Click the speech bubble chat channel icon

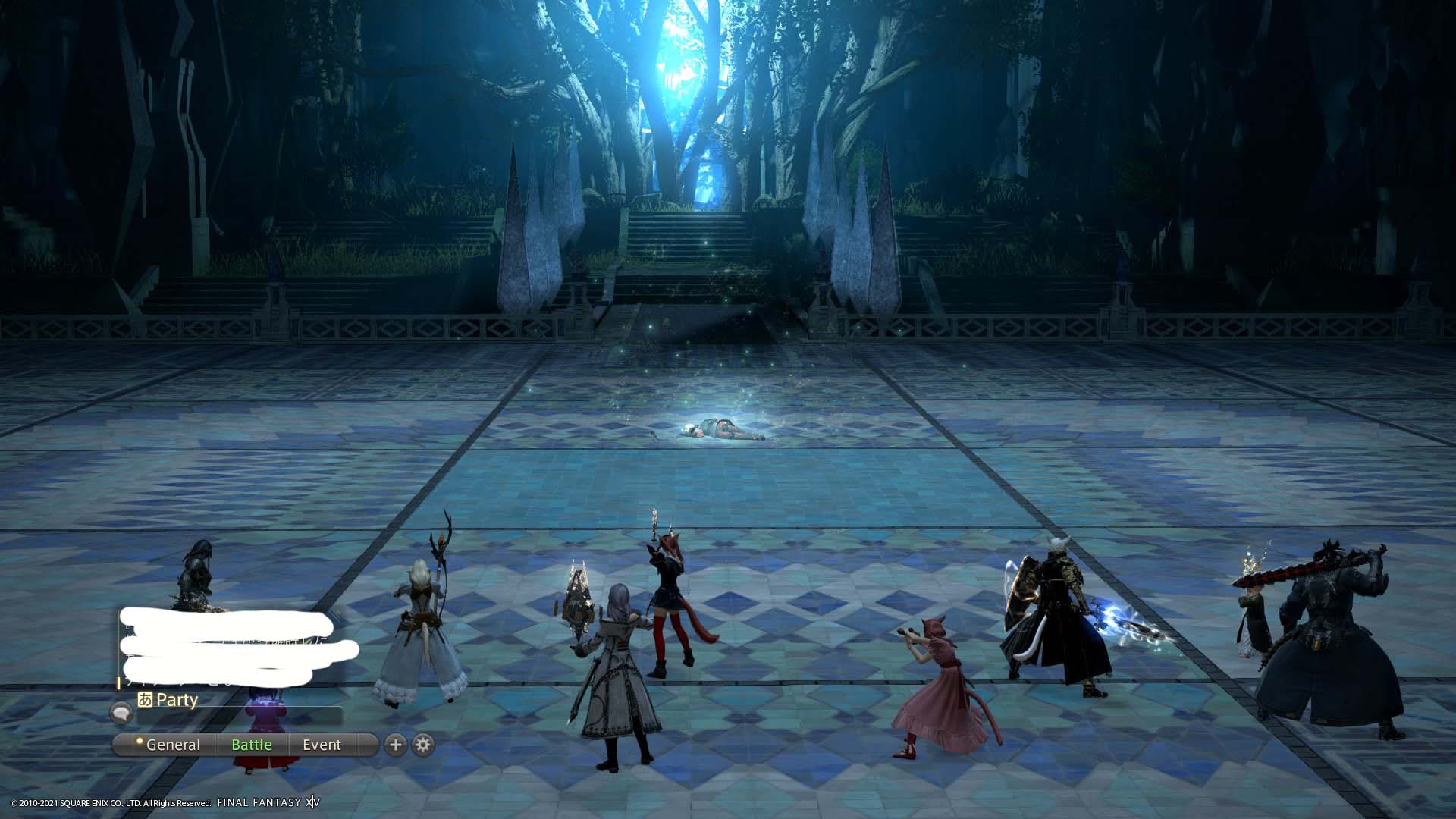[x=121, y=713]
